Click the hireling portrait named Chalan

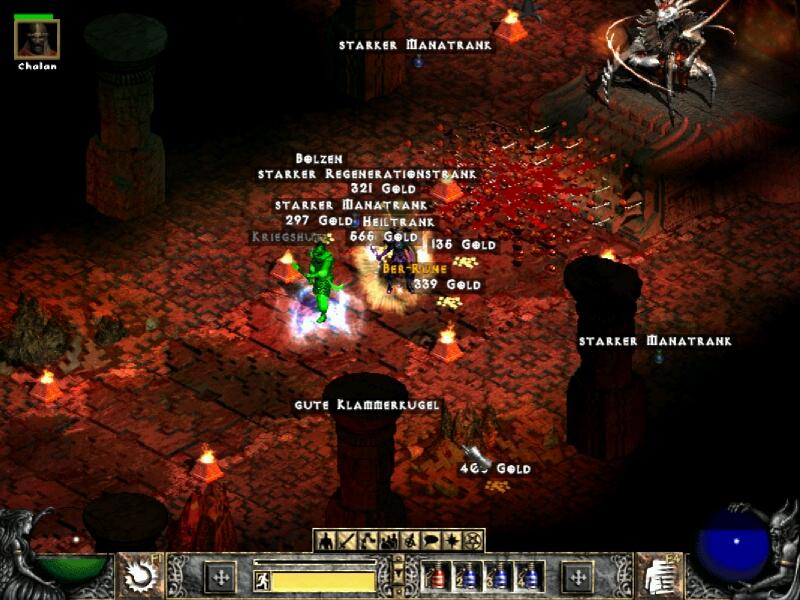pyautogui.click(x=36, y=38)
